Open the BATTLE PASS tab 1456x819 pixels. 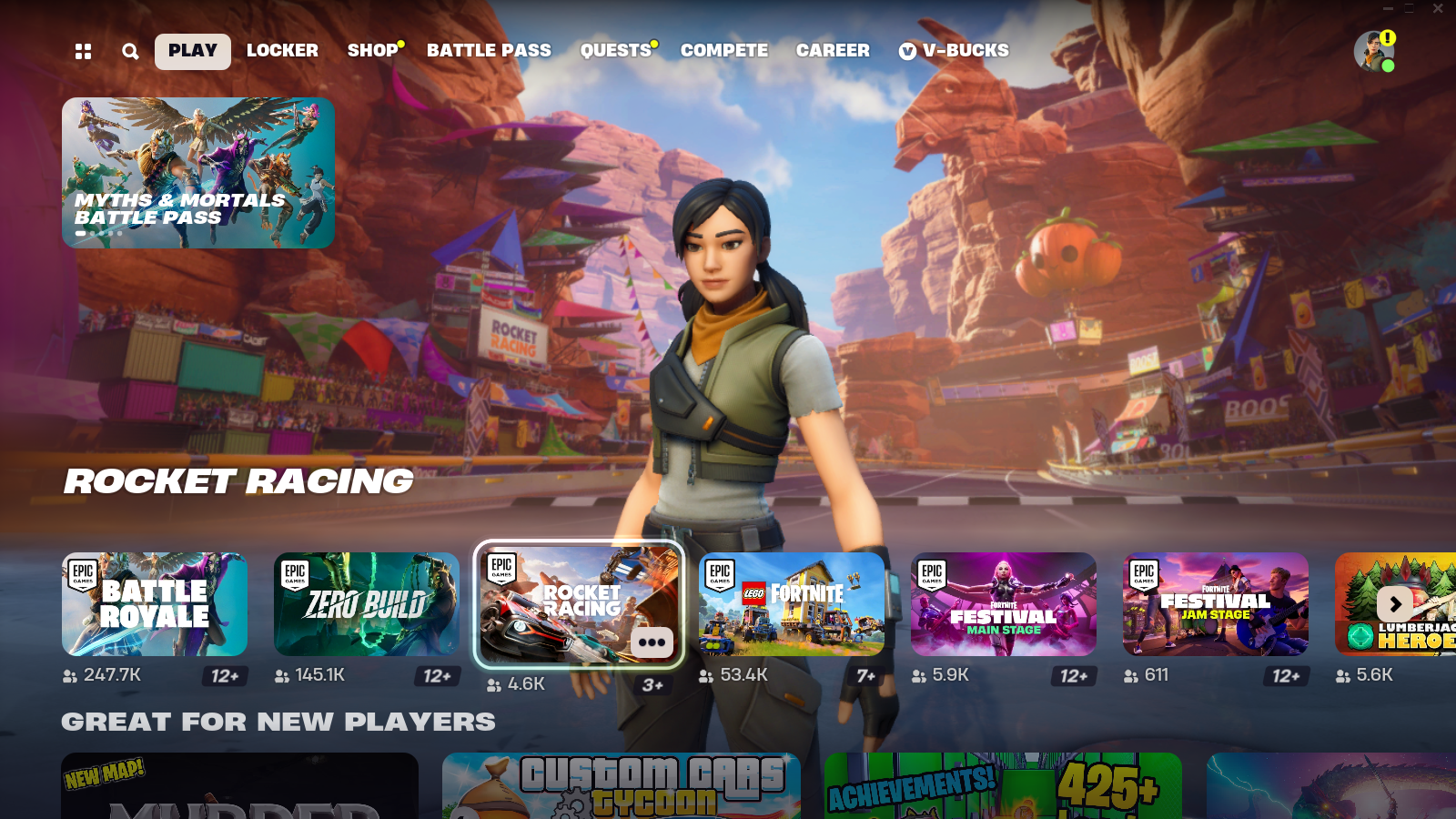tap(489, 51)
